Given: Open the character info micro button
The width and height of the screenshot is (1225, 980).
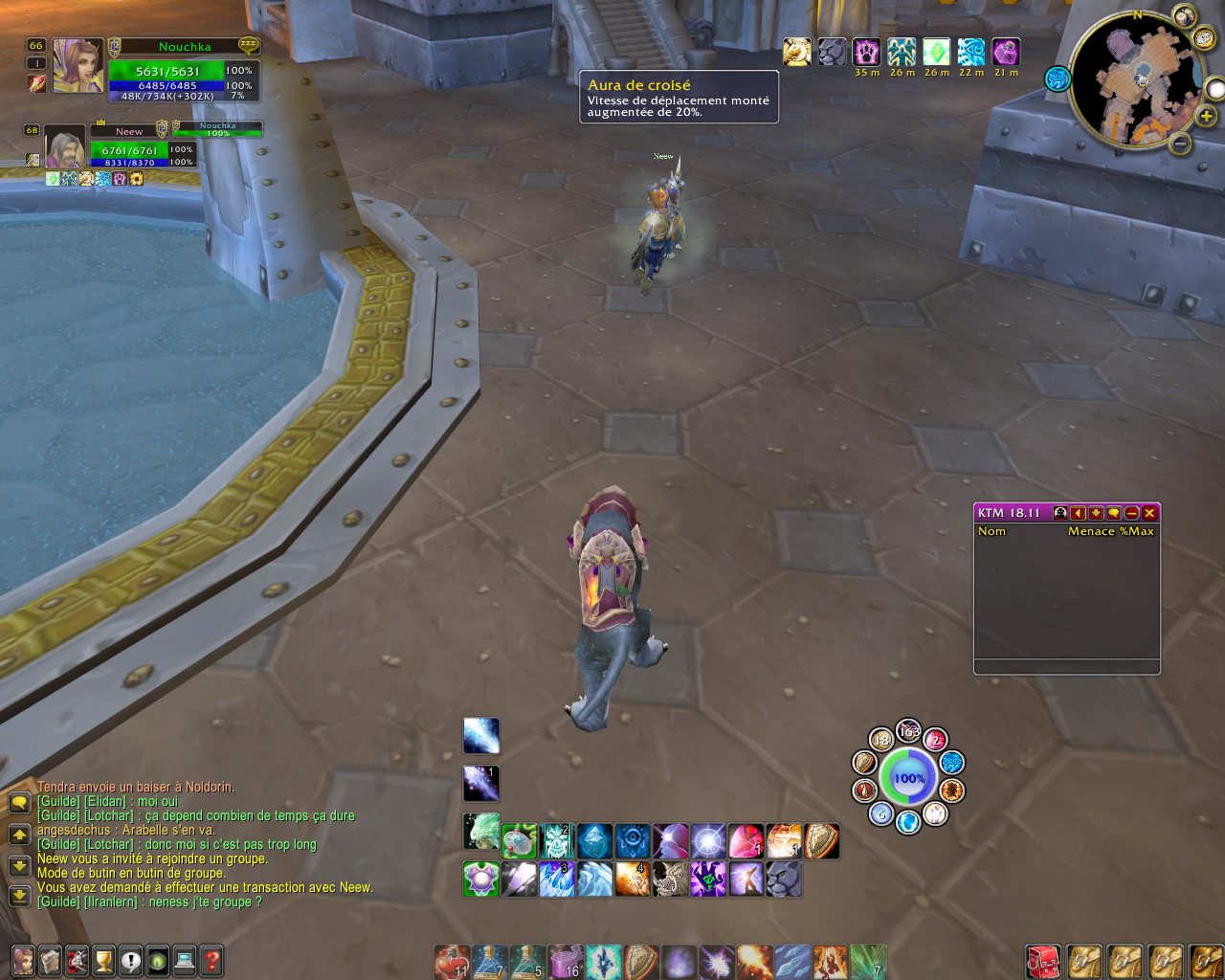Looking at the screenshot, I should click(x=23, y=960).
